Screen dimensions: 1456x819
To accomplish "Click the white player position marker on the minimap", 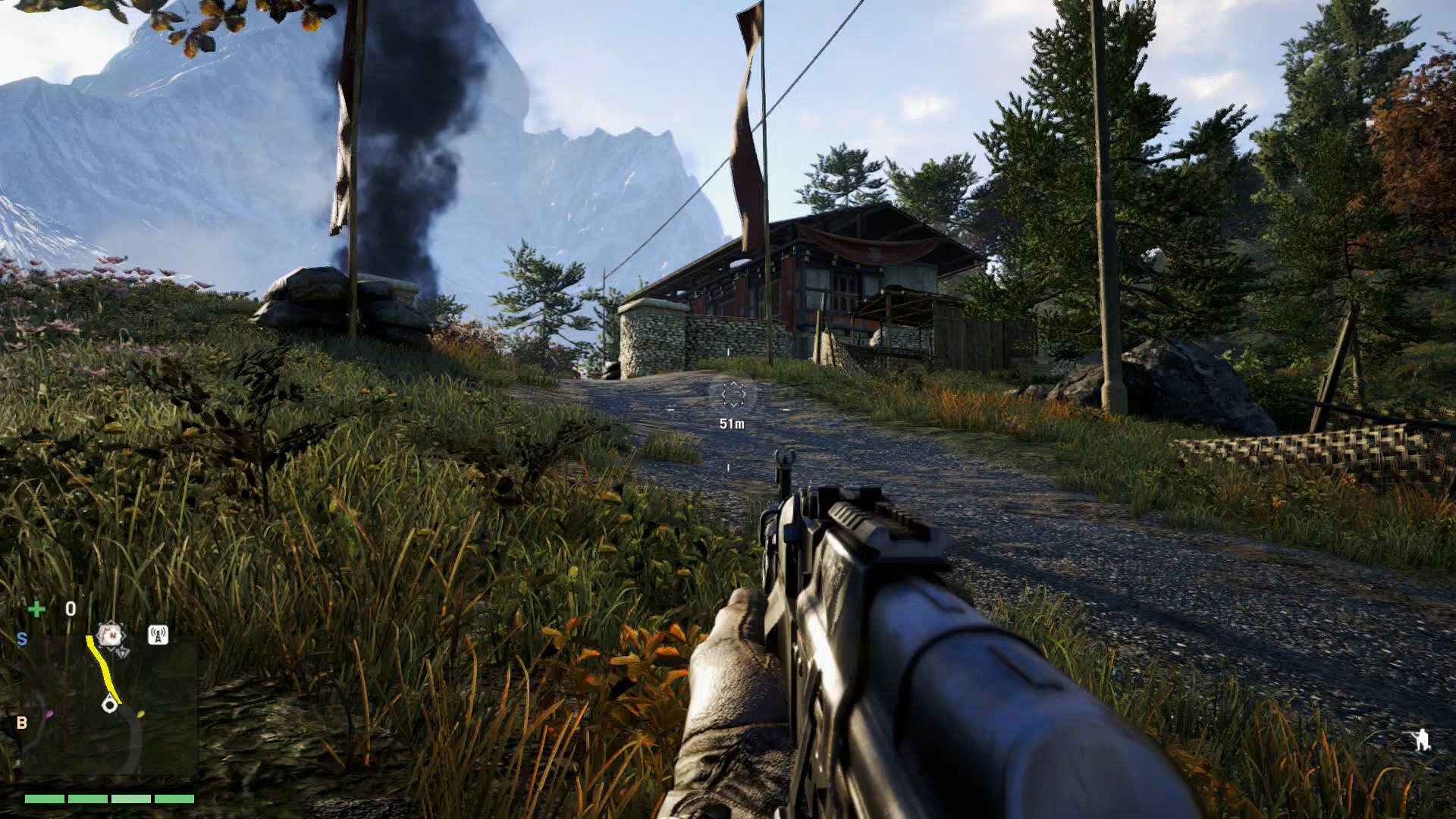I will point(110,704).
